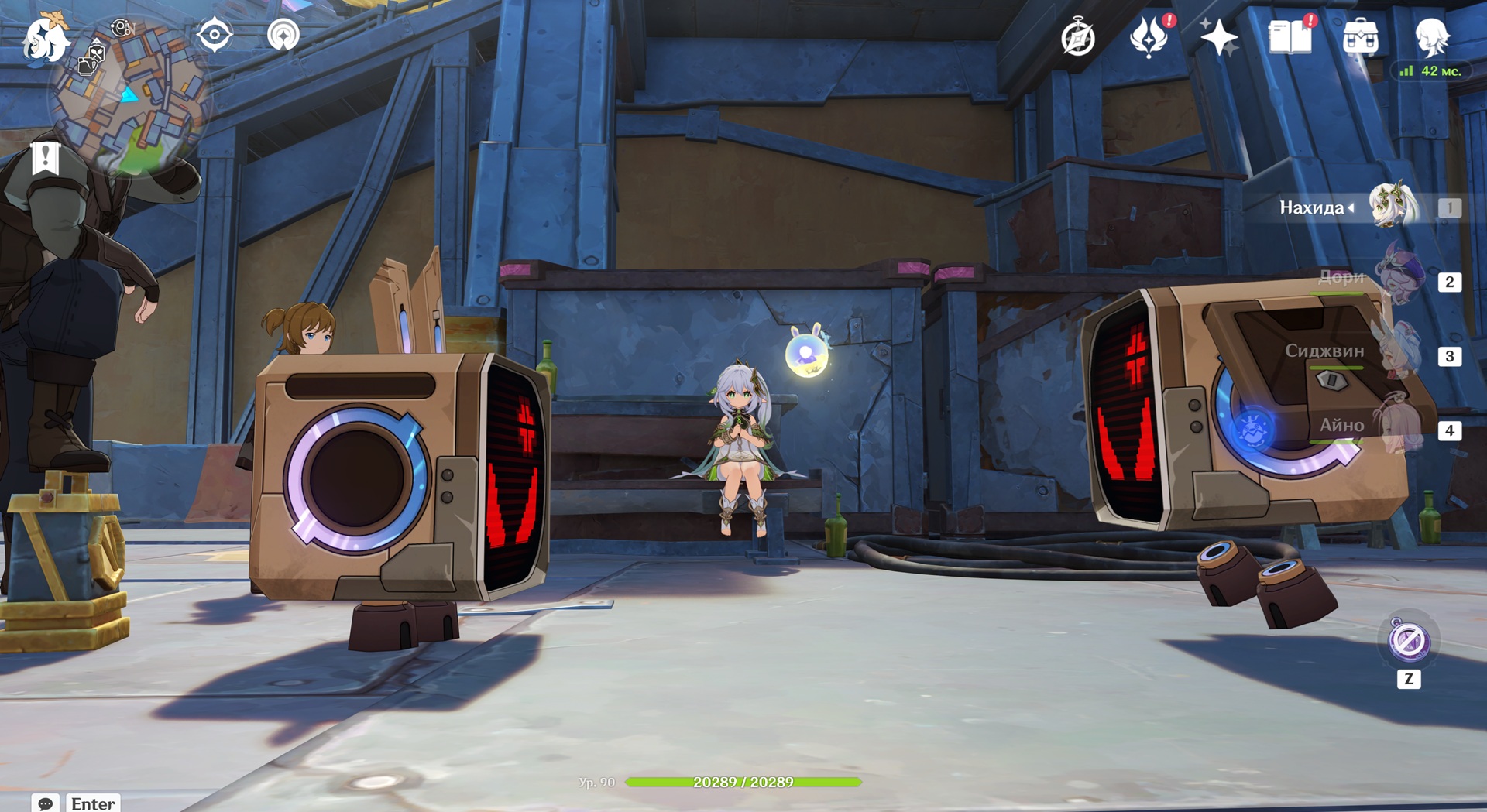Image resolution: width=1487 pixels, height=812 pixels.
Task: Open the character profile icon
Action: (1431, 37)
